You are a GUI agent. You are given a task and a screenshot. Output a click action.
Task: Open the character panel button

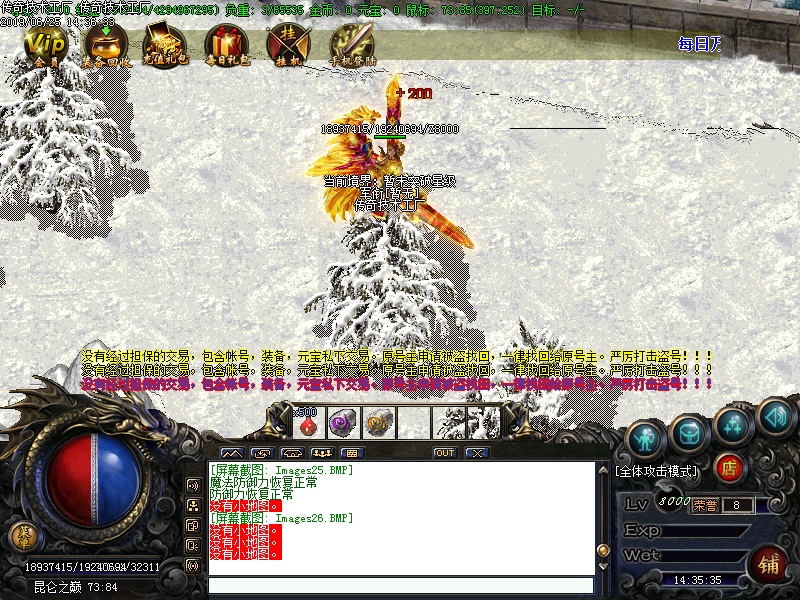point(646,436)
